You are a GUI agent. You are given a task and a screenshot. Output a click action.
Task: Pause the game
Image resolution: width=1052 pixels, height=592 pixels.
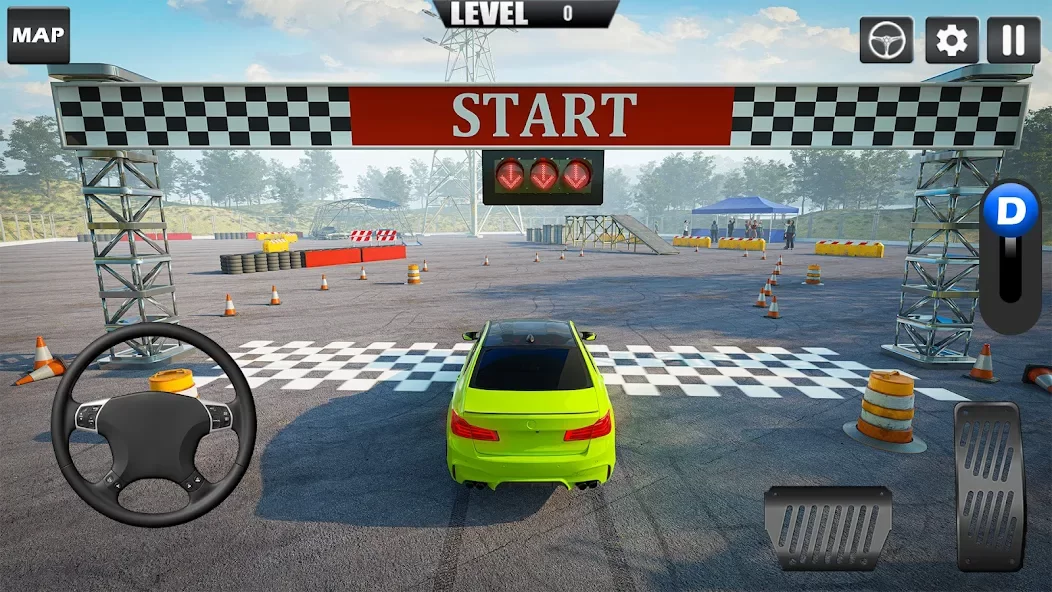[1014, 40]
